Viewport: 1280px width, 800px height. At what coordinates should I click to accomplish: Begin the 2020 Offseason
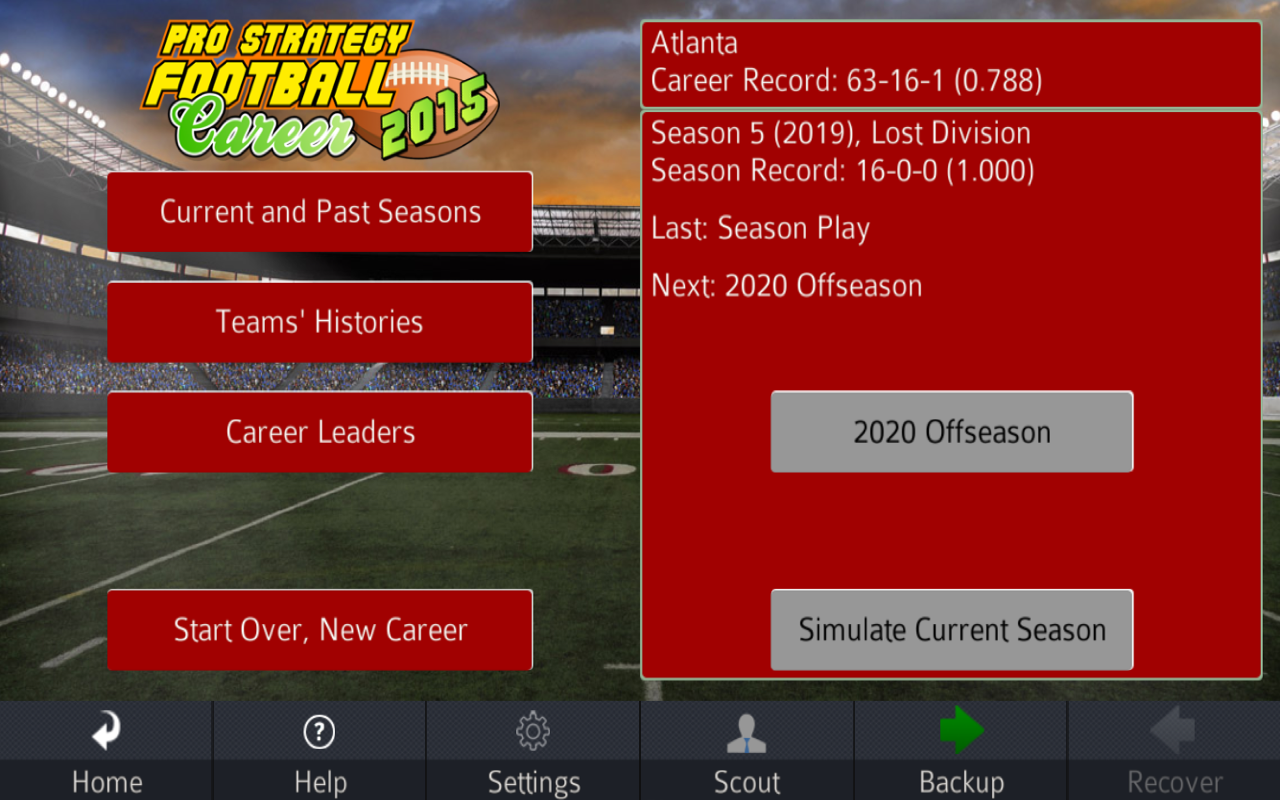pos(951,431)
